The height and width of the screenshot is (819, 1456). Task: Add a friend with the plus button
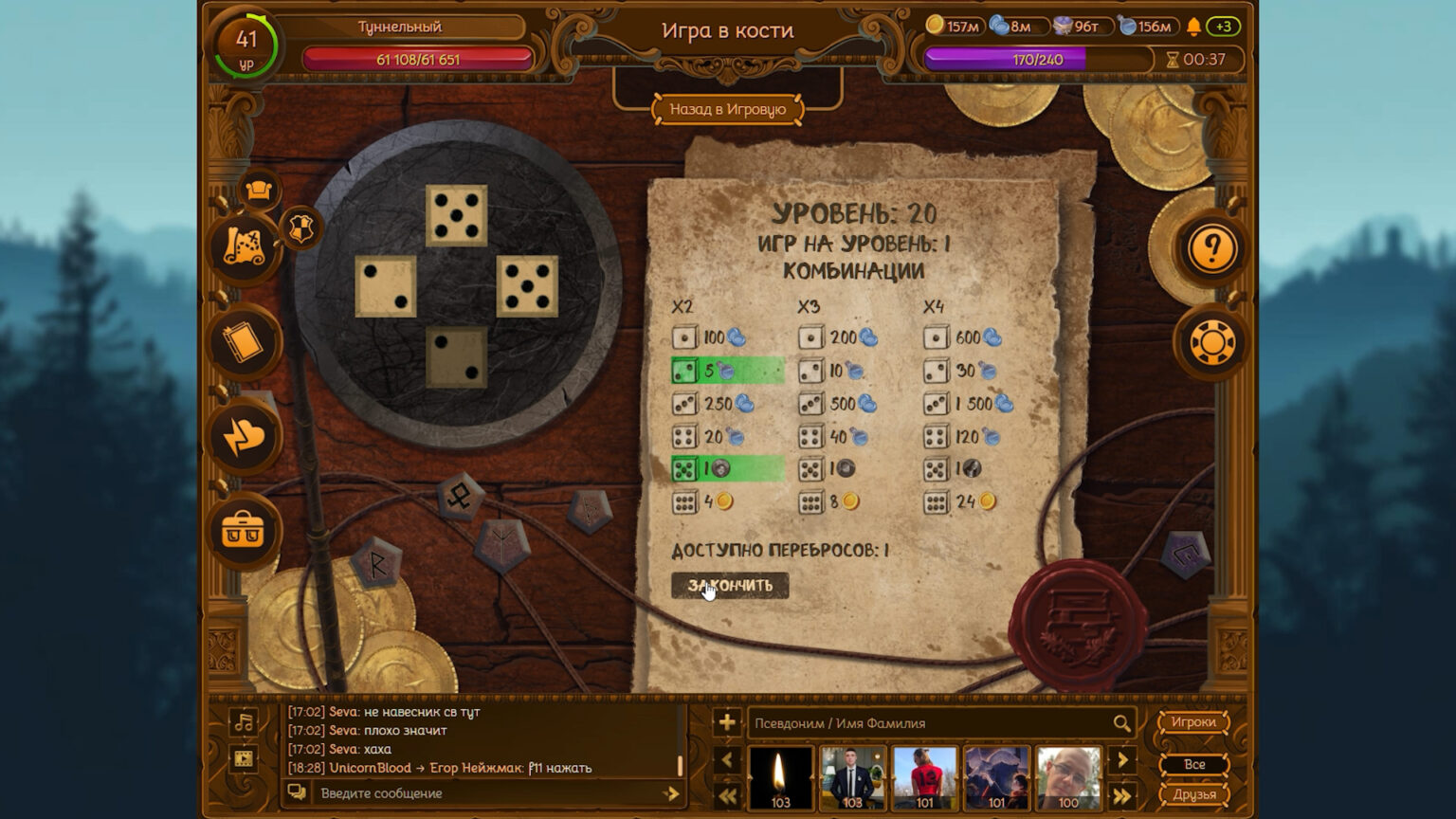click(727, 722)
